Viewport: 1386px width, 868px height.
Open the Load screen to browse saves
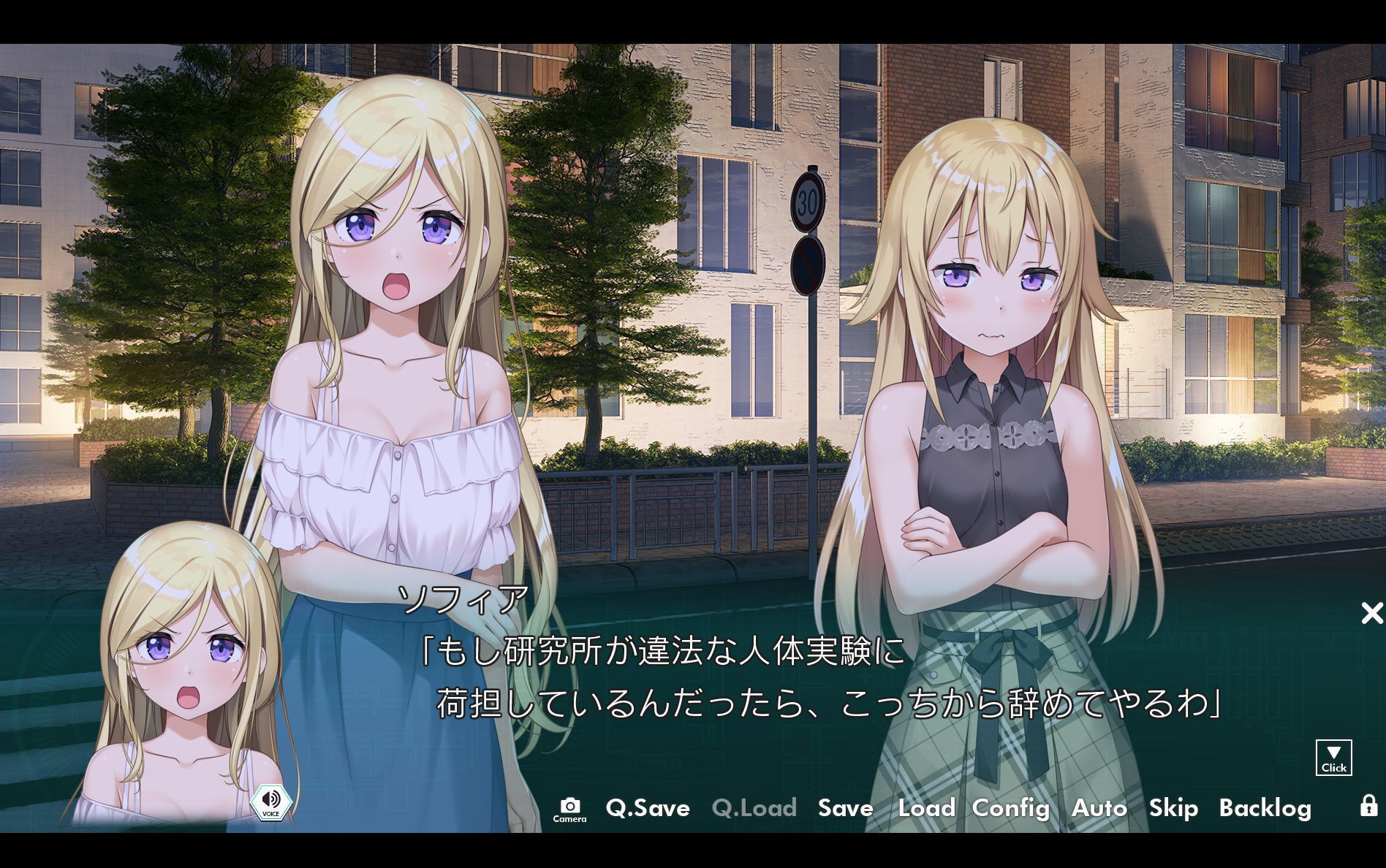tap(925, 809)
